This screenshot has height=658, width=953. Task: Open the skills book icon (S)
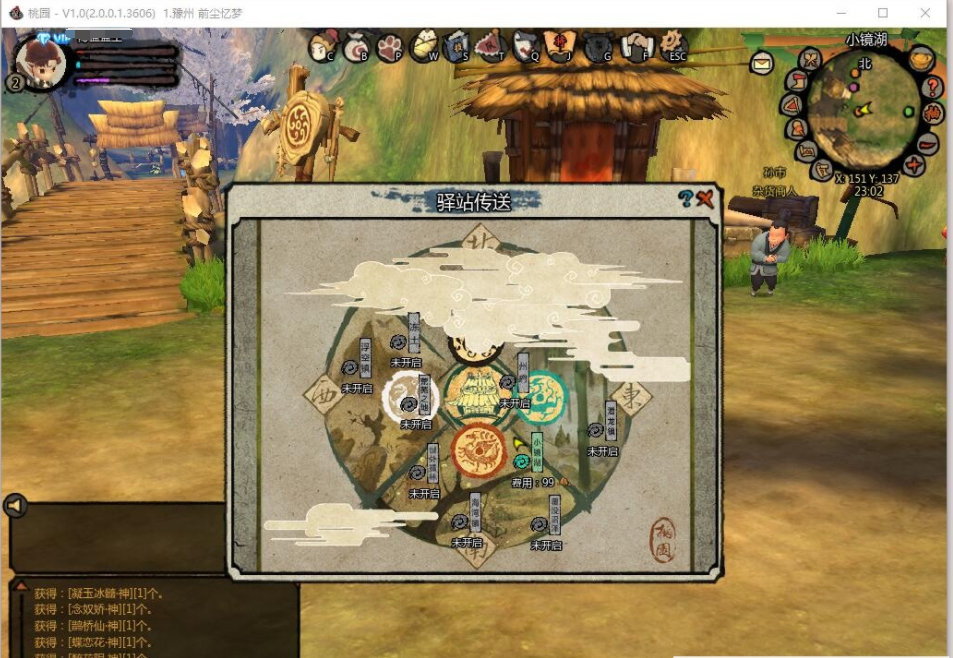[457, 46]
